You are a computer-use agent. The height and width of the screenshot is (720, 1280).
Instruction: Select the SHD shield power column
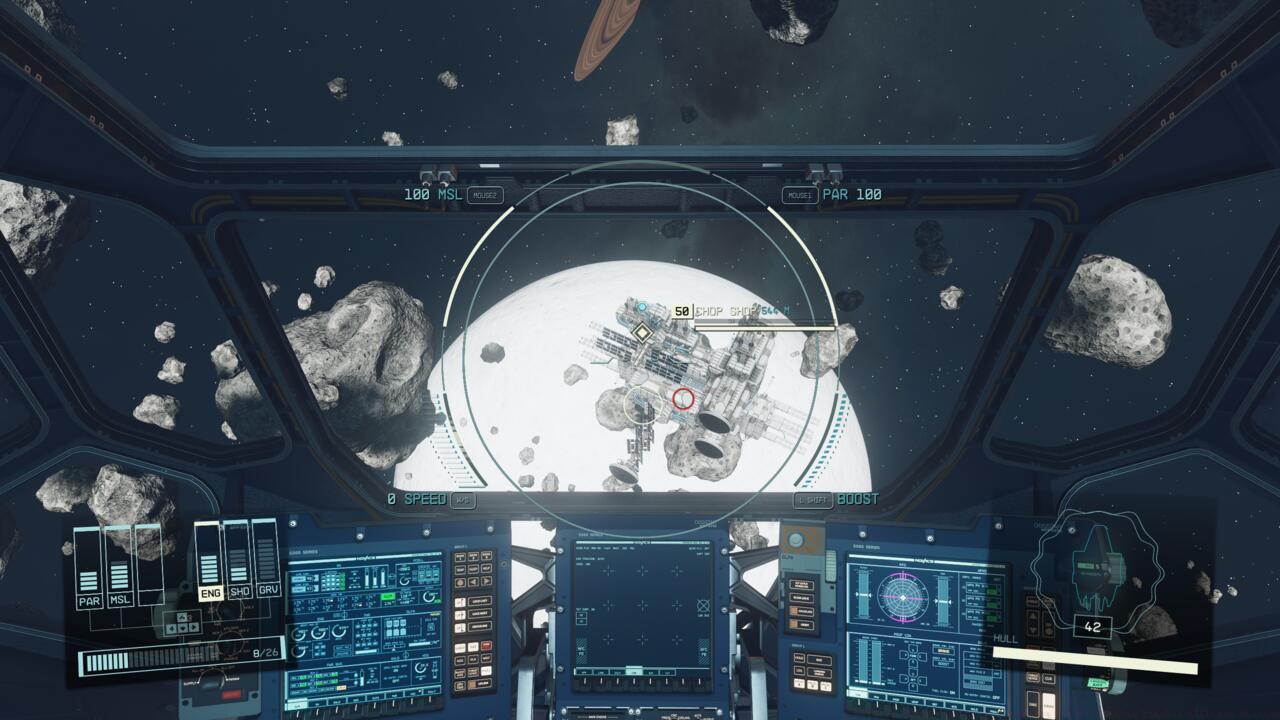pos(238,560)
